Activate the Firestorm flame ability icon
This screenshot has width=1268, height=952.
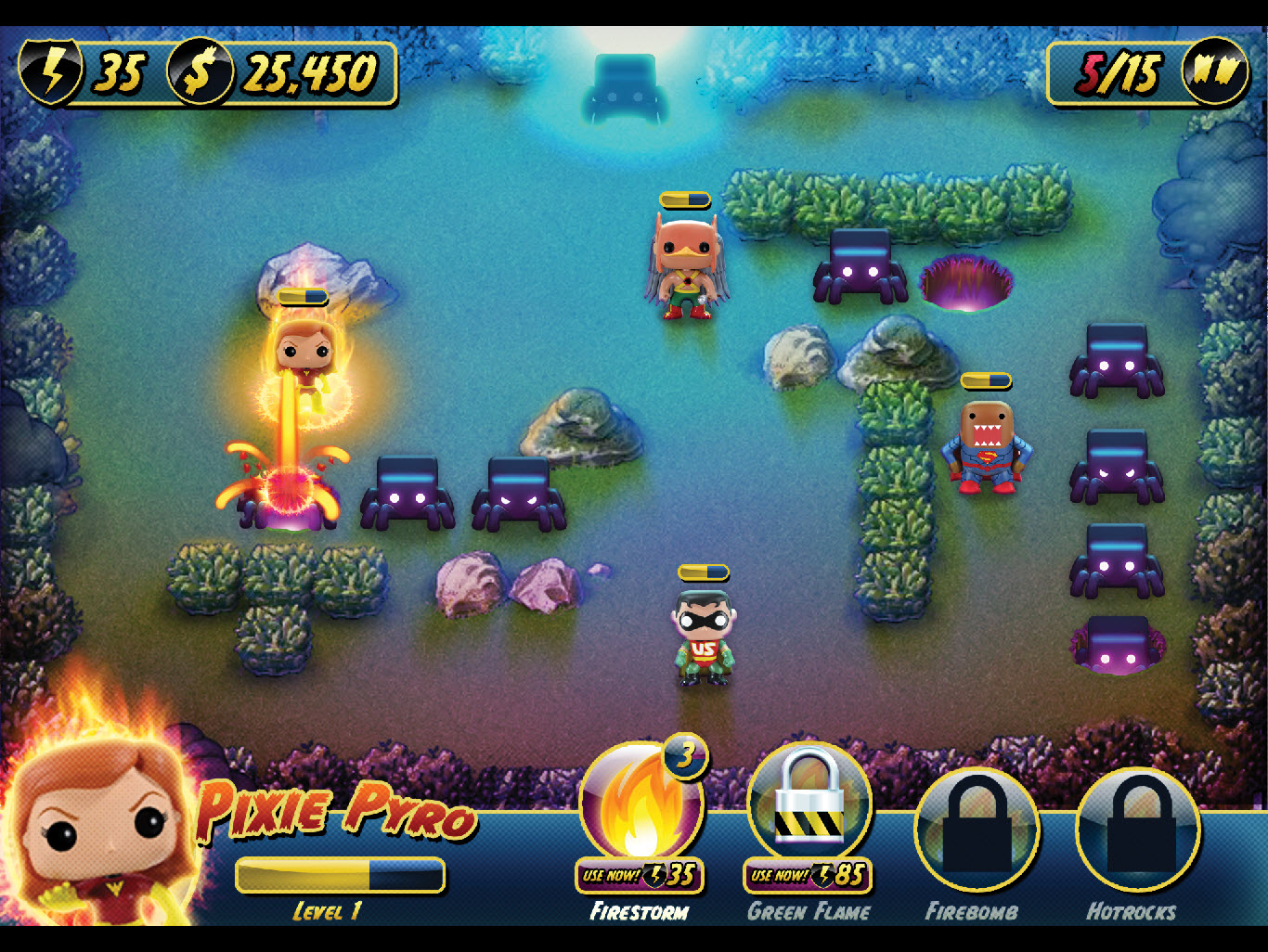(640, 804)
